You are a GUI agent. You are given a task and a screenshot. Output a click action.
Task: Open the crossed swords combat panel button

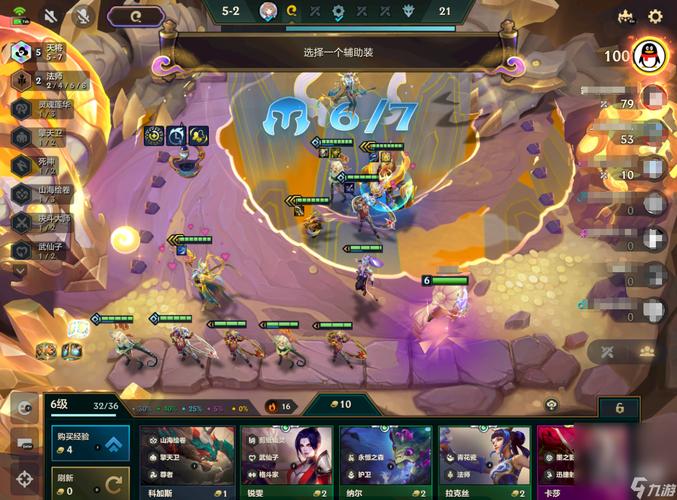[608, 352]
